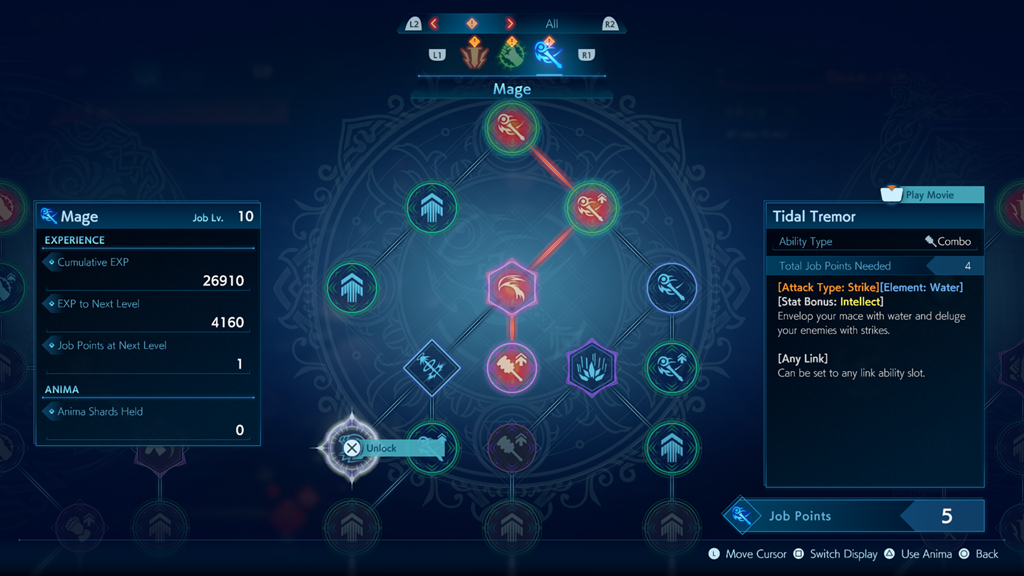Screen dimensions: 1024x576
Task: Click the red left arrow filter
Action: [x=434, y=23]
